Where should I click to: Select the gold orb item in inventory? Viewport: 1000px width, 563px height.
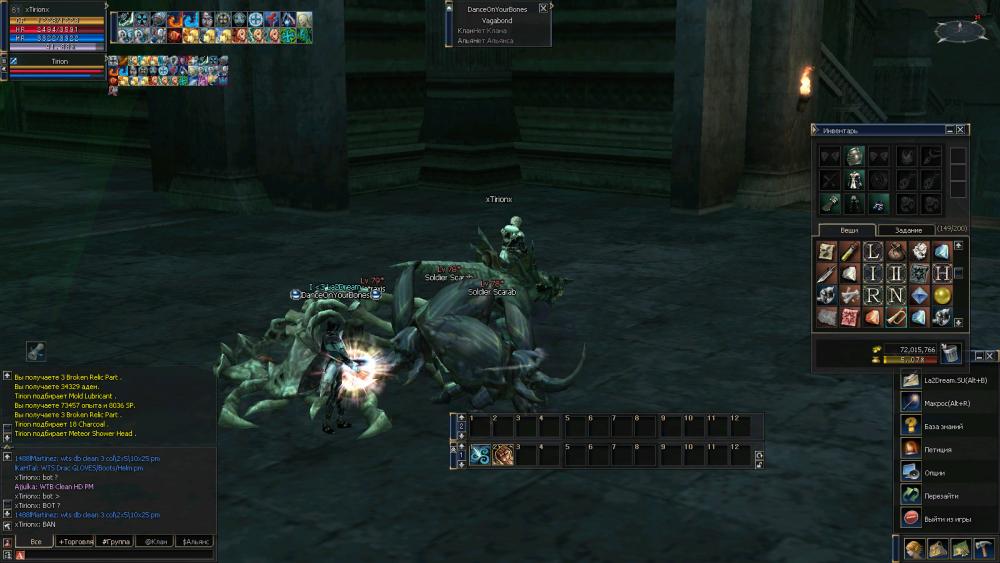pos(942,295)
